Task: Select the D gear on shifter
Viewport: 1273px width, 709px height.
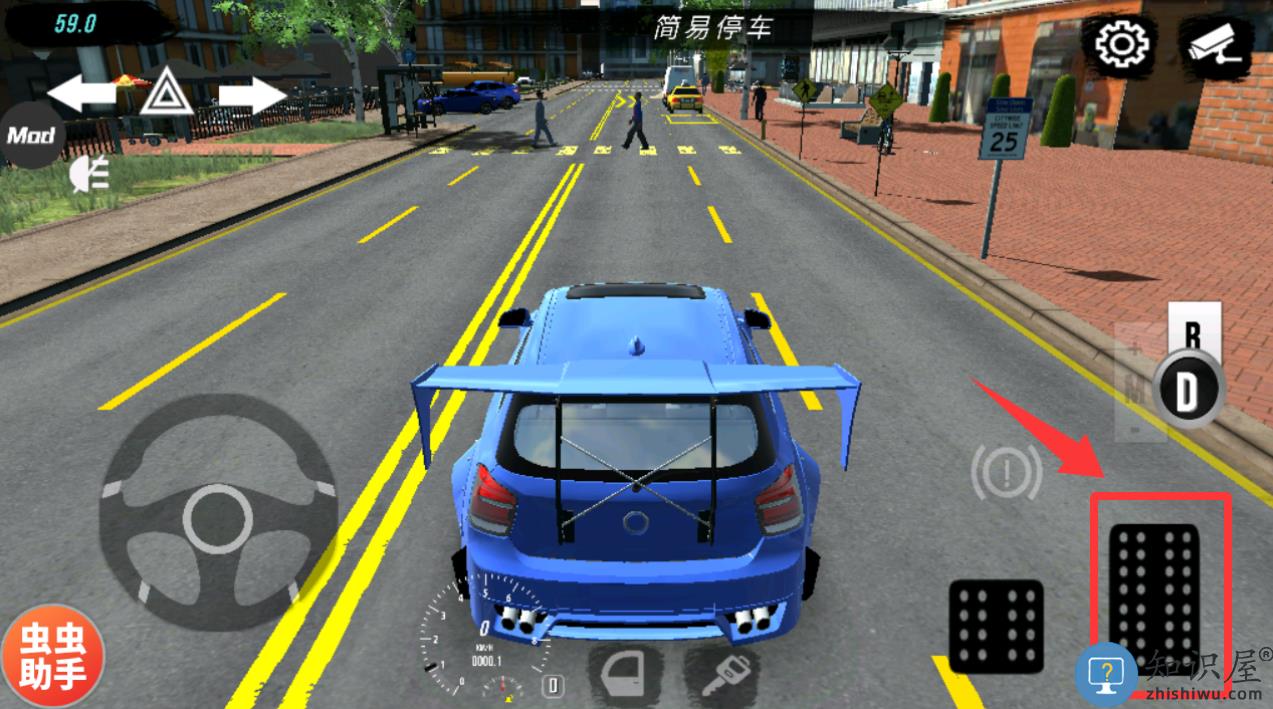Action: tap(1187, 390)
